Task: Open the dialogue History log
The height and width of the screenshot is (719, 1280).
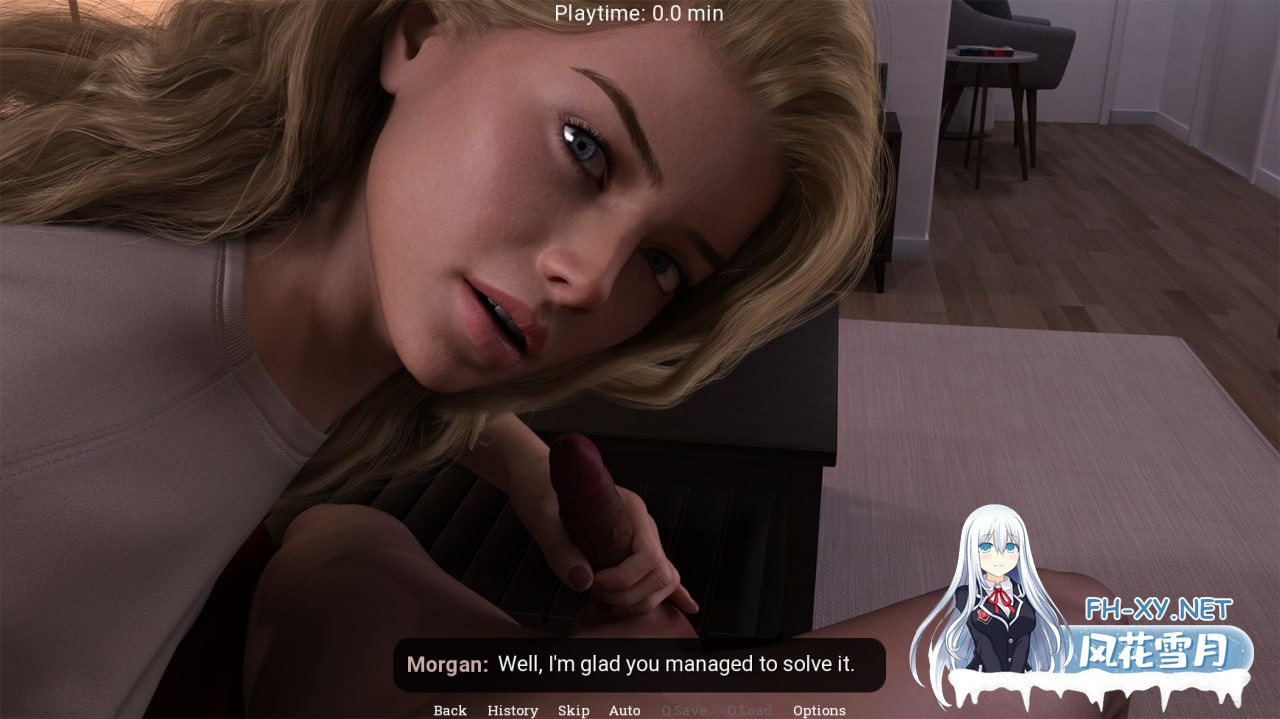Action: 512,710
